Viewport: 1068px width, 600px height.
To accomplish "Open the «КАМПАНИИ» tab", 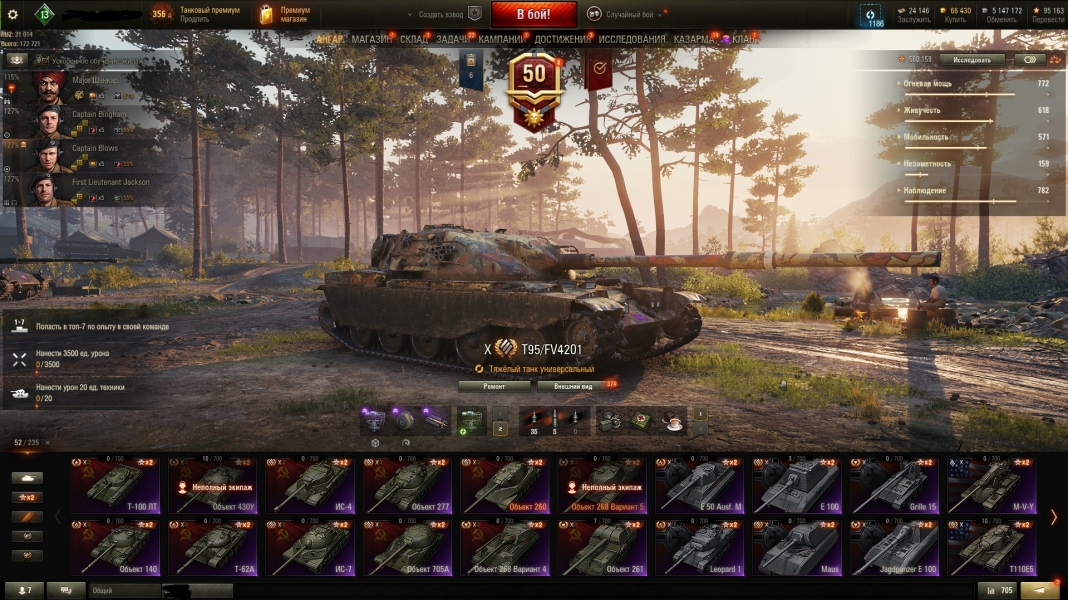I will point(502,39).
